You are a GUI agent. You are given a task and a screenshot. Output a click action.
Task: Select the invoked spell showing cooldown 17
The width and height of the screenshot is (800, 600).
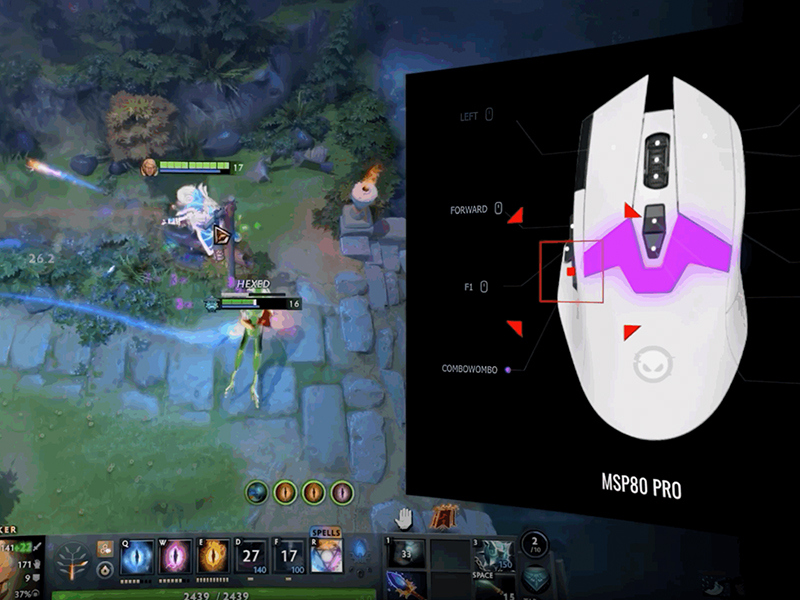[x=290, y=558]
